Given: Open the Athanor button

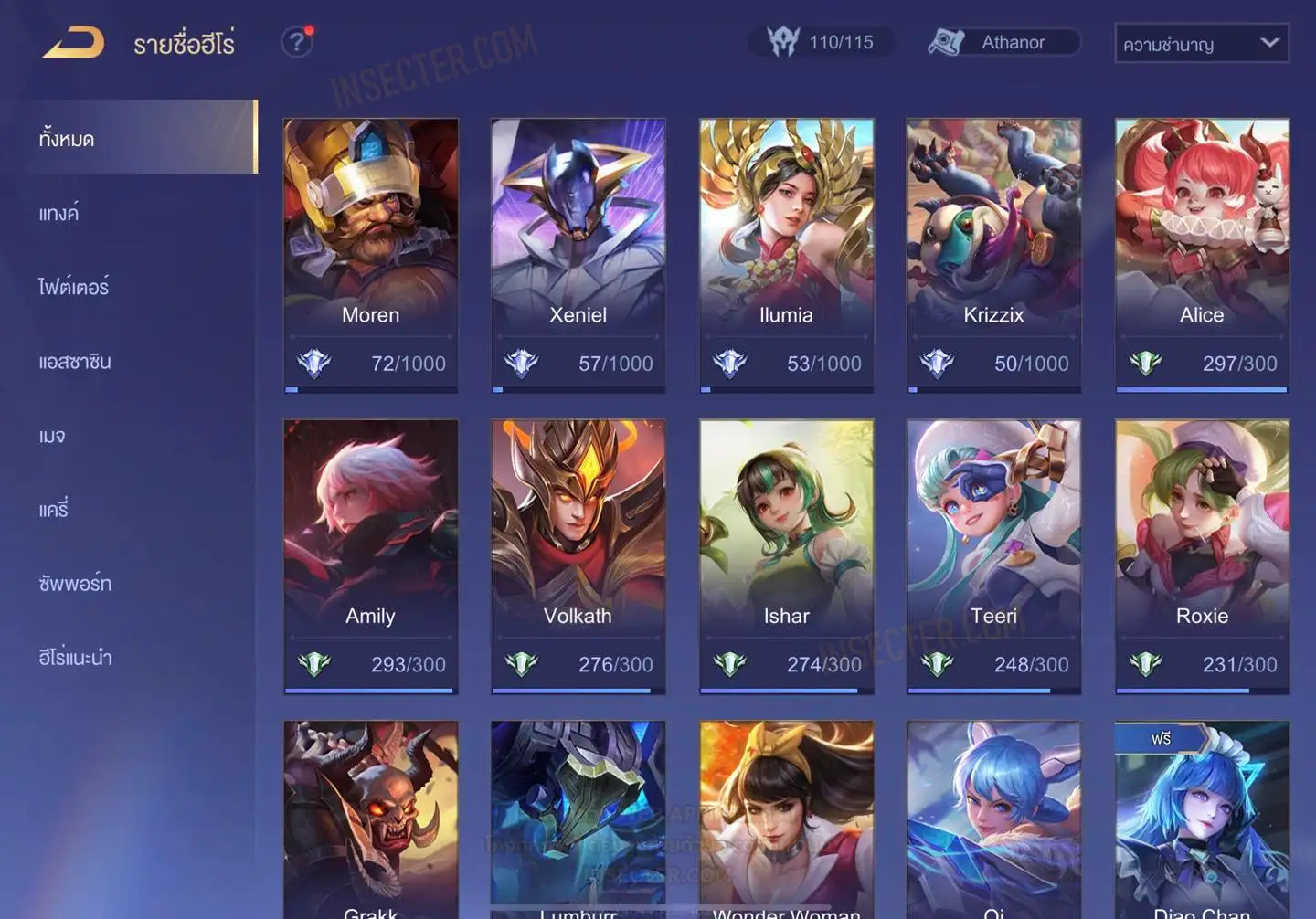Looking at the screenshot, I should click(x=1004, y=42).
